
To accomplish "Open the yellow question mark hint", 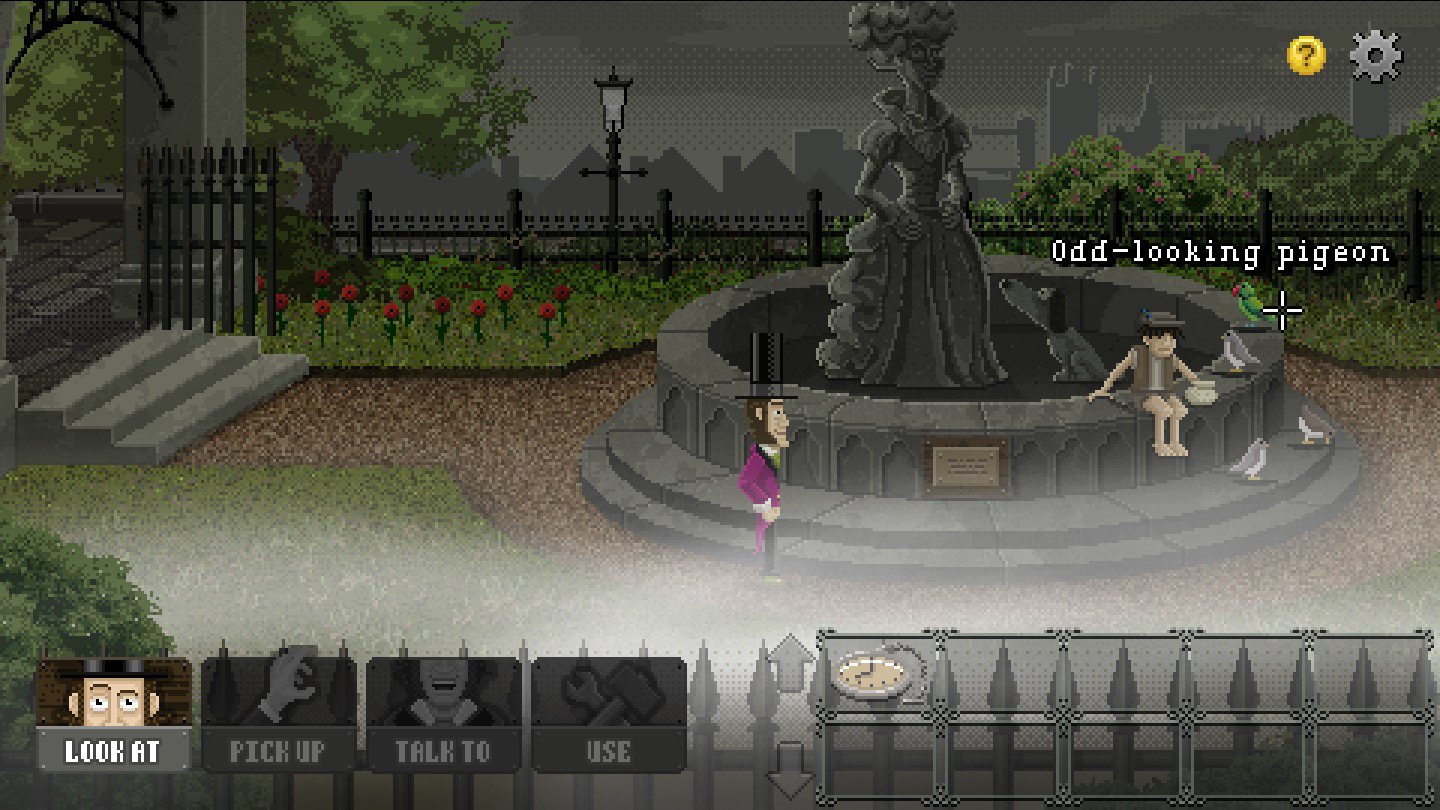I will 1305,55.
